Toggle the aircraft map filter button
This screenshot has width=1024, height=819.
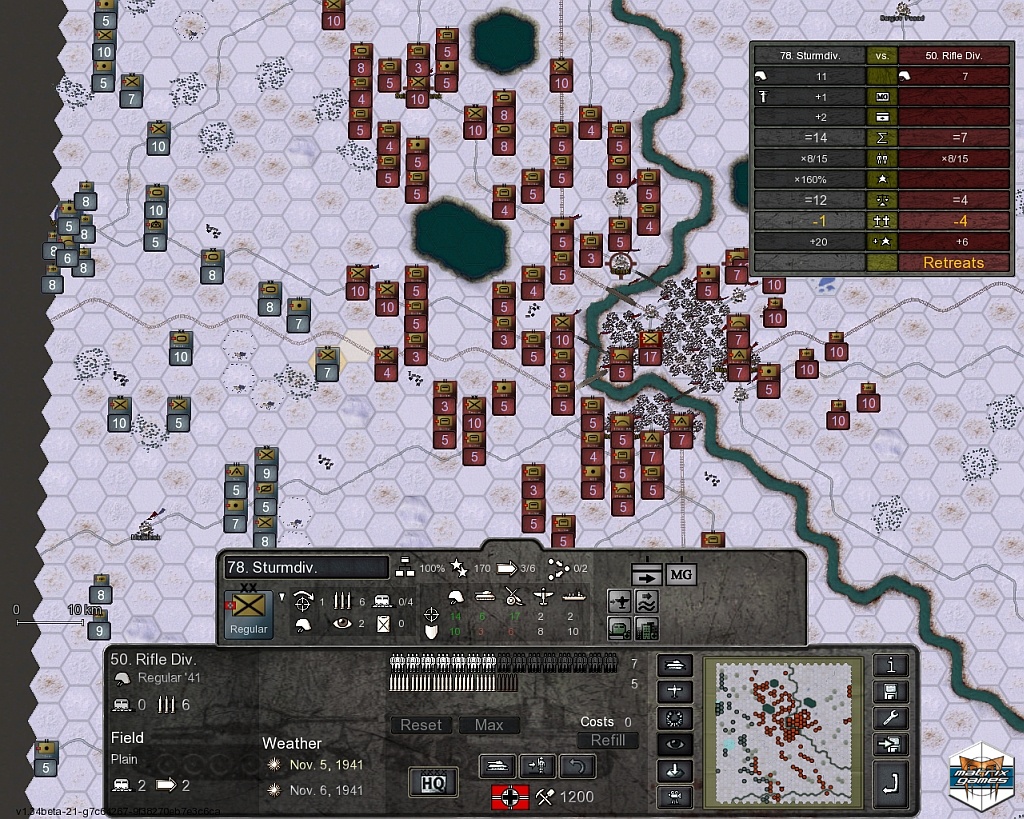click(x=675, y=691)
